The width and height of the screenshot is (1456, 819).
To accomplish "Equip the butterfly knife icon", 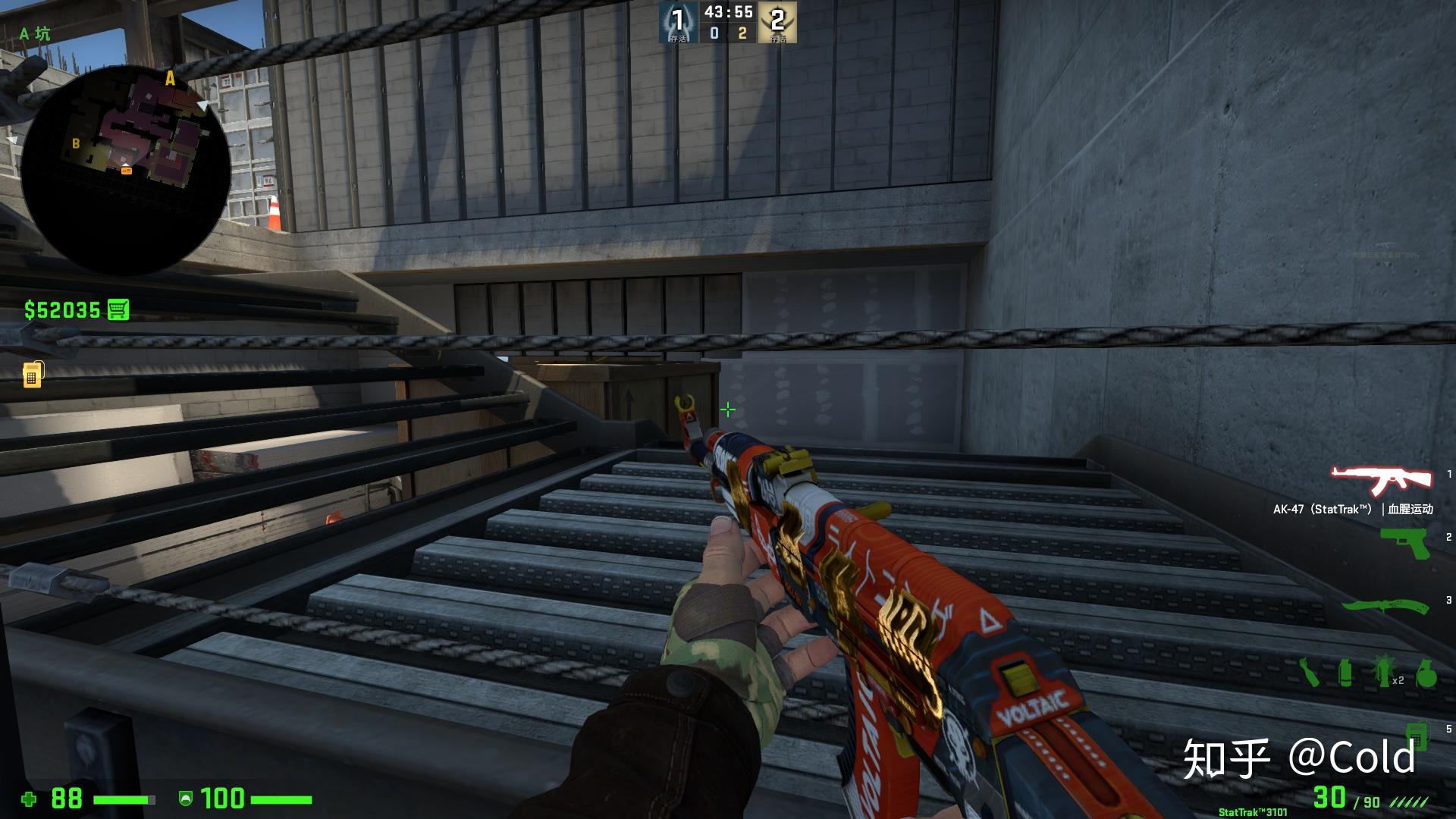I will click(1385, 606).
